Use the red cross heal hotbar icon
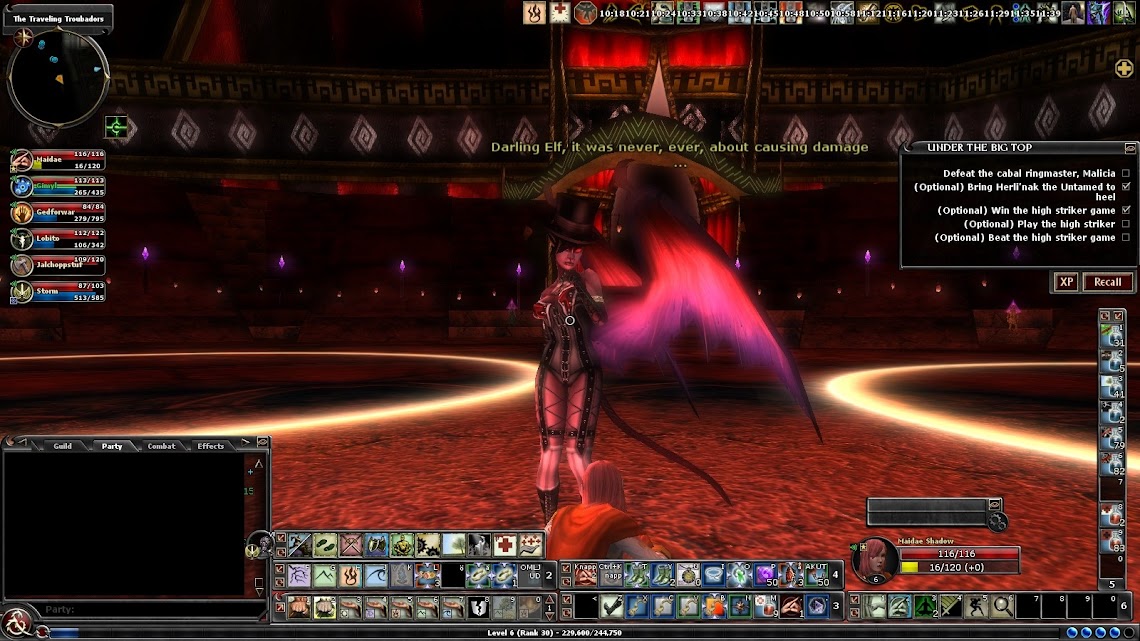Image resolution: width=1140 pixels, height=641 pixels. pyautogui.click(x=505, y=545)
